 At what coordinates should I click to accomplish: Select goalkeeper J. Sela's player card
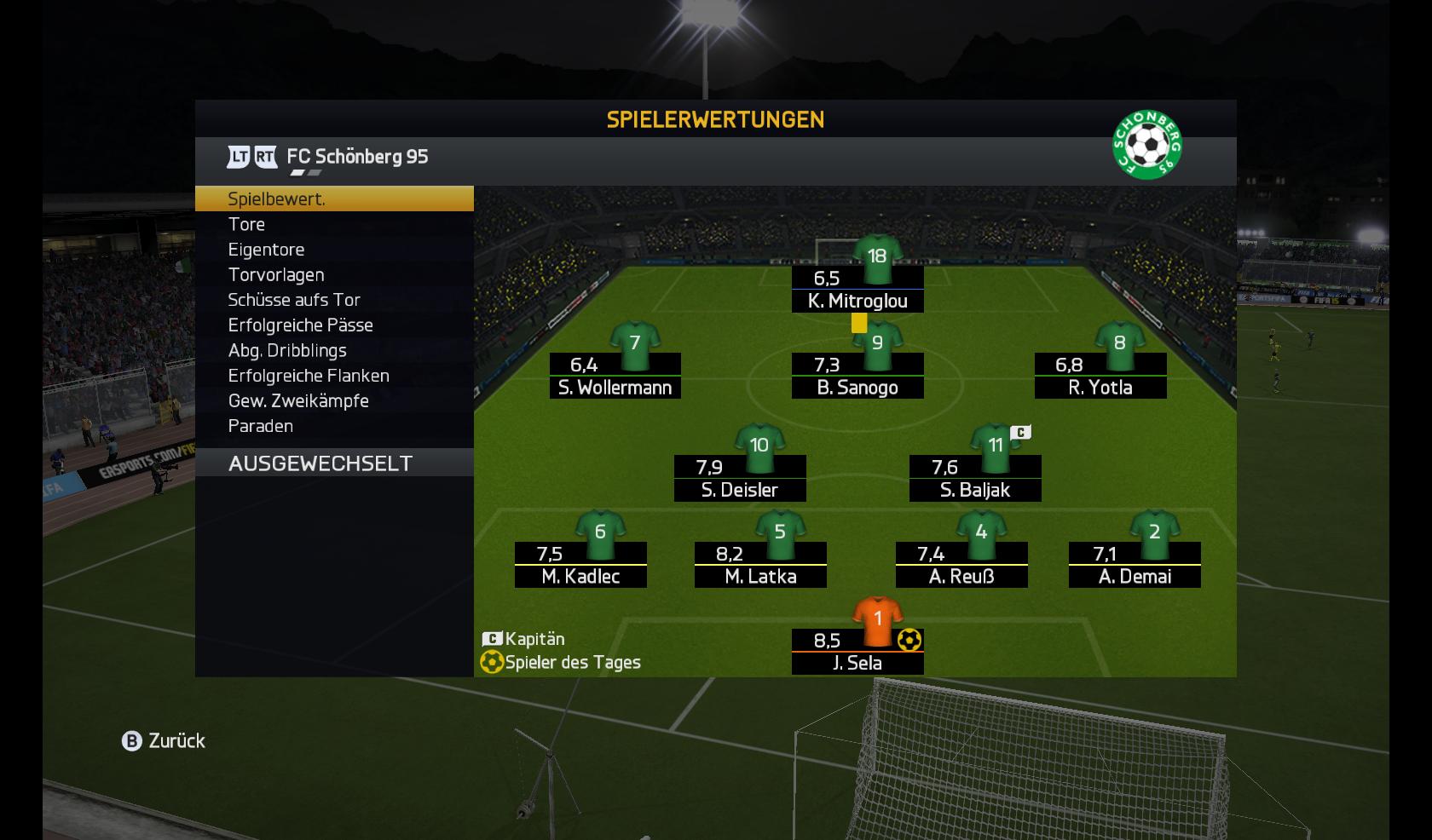click(857, 651)
